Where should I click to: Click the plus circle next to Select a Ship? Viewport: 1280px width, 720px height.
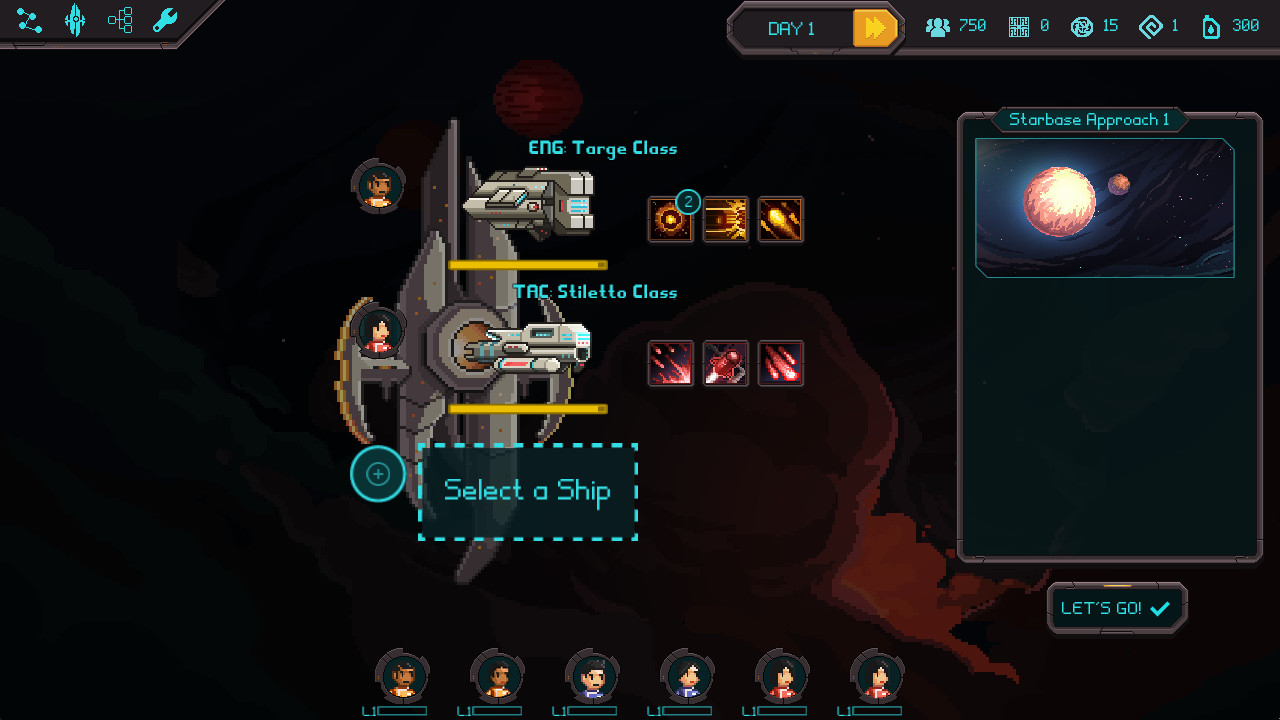[378, 474]
